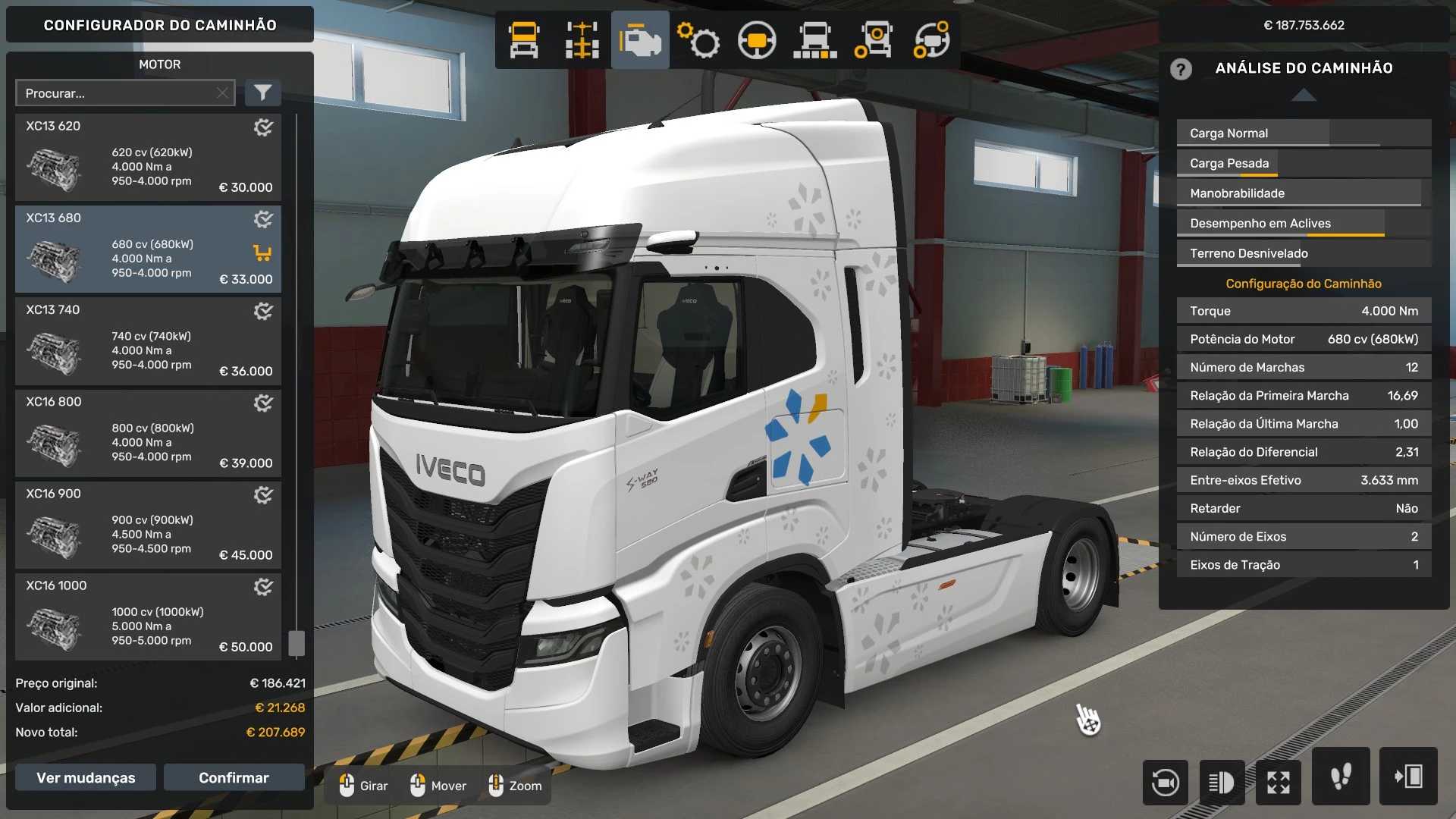Toggle fullscreen view with the arrows icon

point(1279,782)
